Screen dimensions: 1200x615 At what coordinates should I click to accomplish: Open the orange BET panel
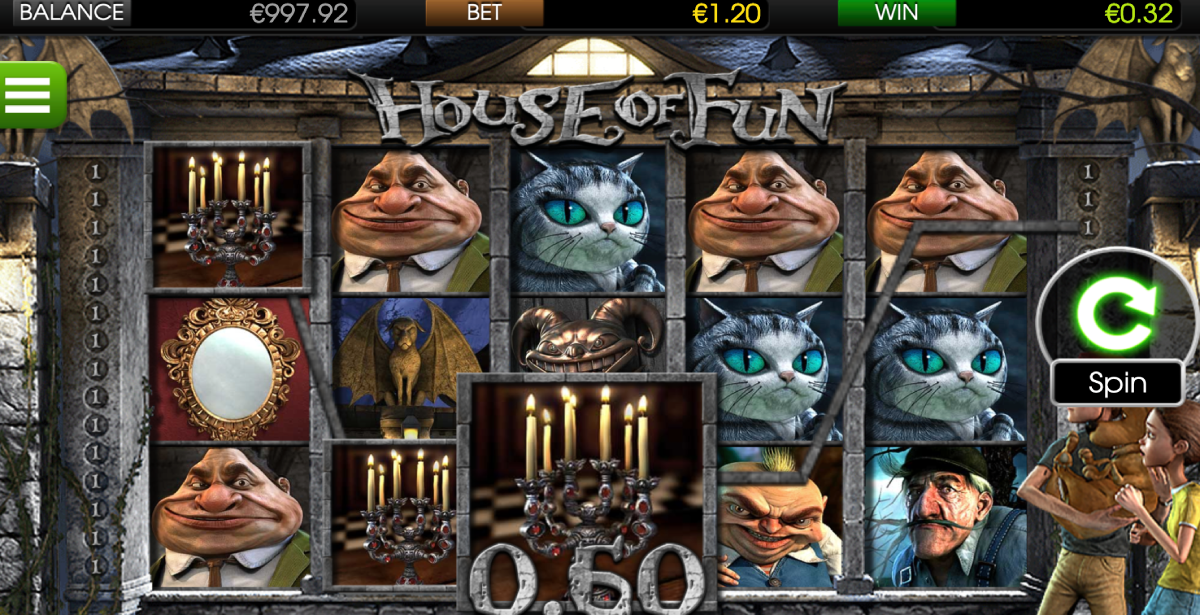(485, 13)
